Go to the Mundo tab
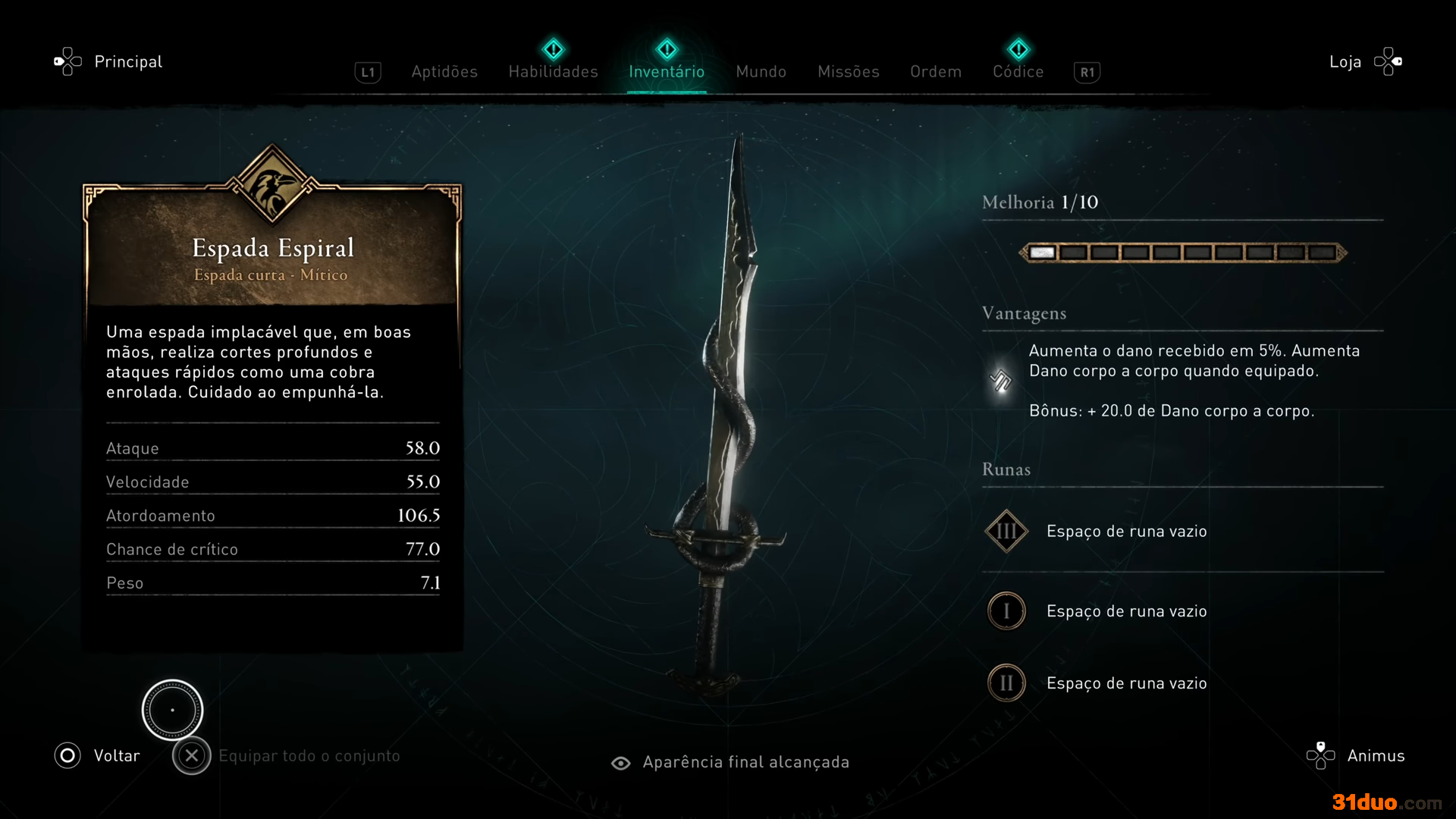 (x=761, y=71)
